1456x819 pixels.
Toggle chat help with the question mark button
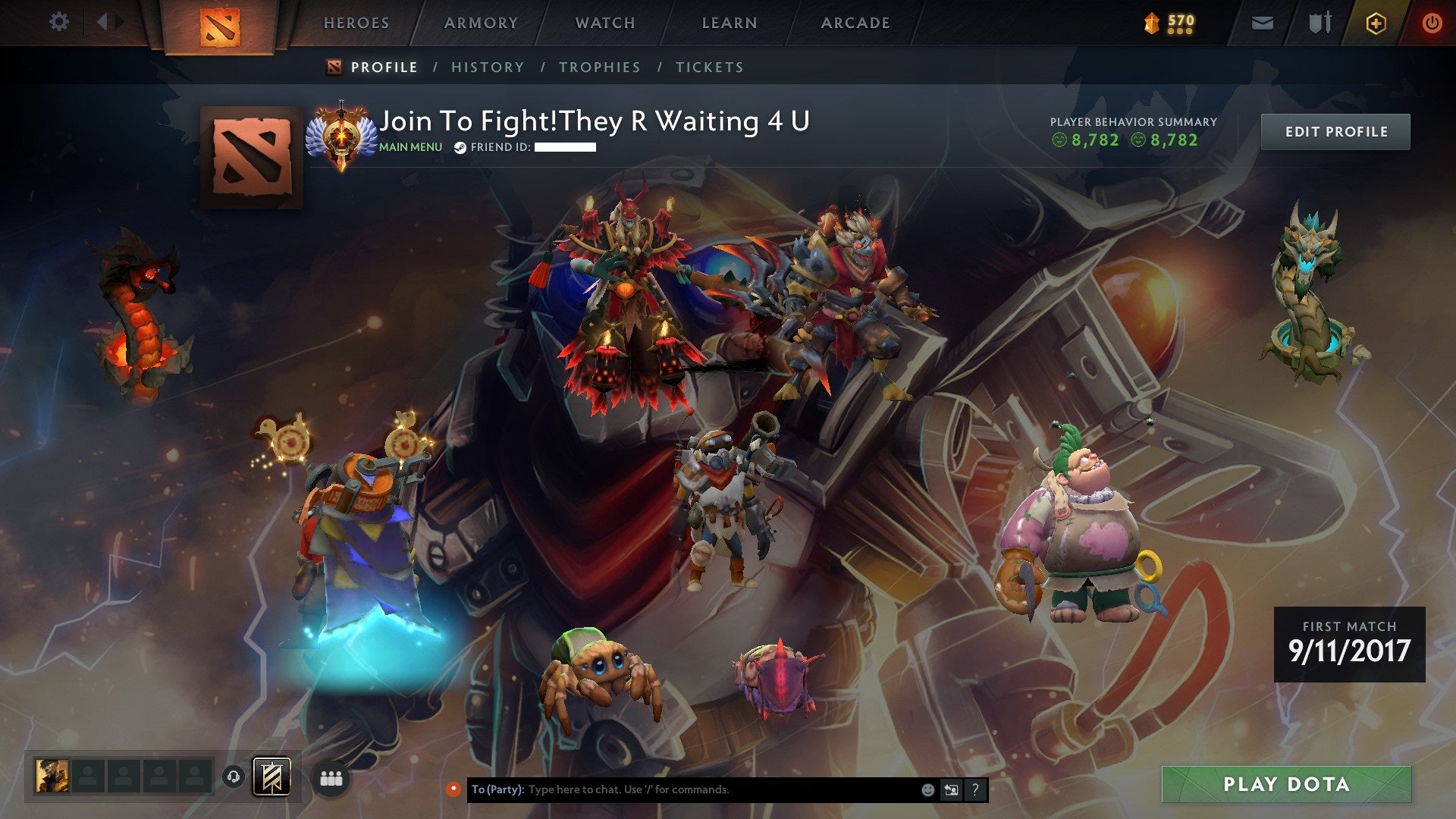click(x=974, y=789)
